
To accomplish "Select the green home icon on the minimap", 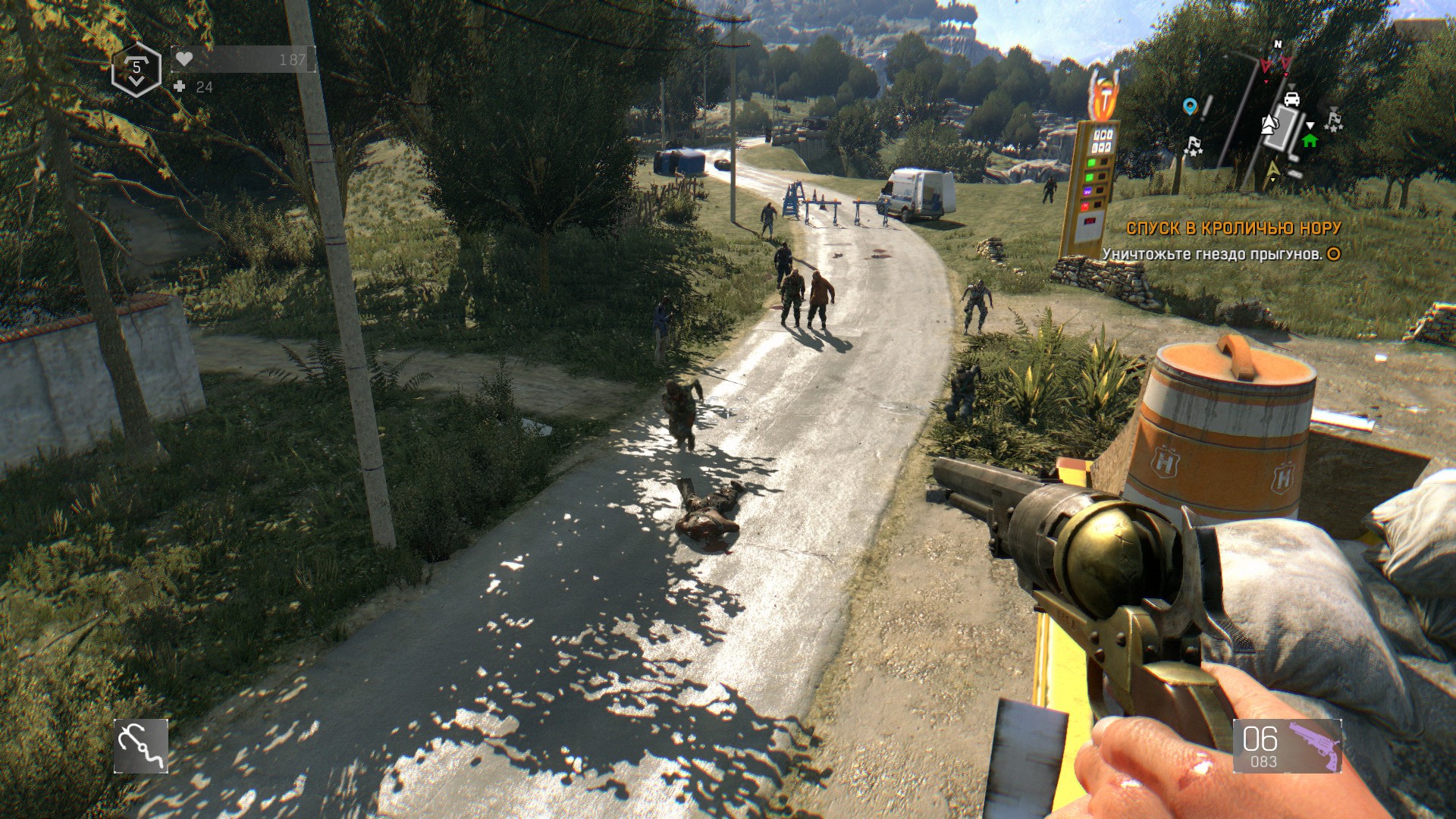I will 1310,141.
